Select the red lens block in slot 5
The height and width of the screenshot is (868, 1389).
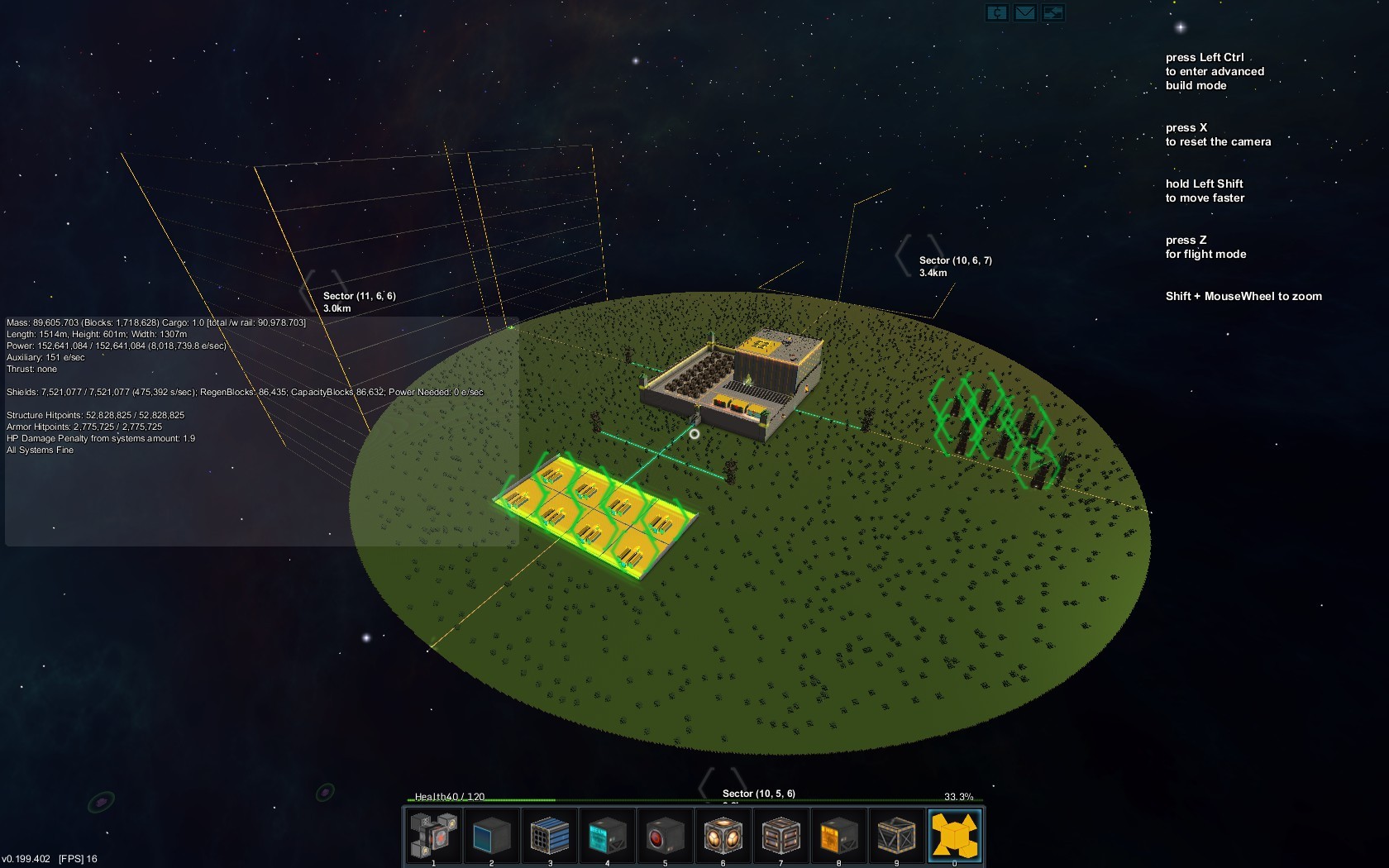pyautogui.click(x=666, y=835)
